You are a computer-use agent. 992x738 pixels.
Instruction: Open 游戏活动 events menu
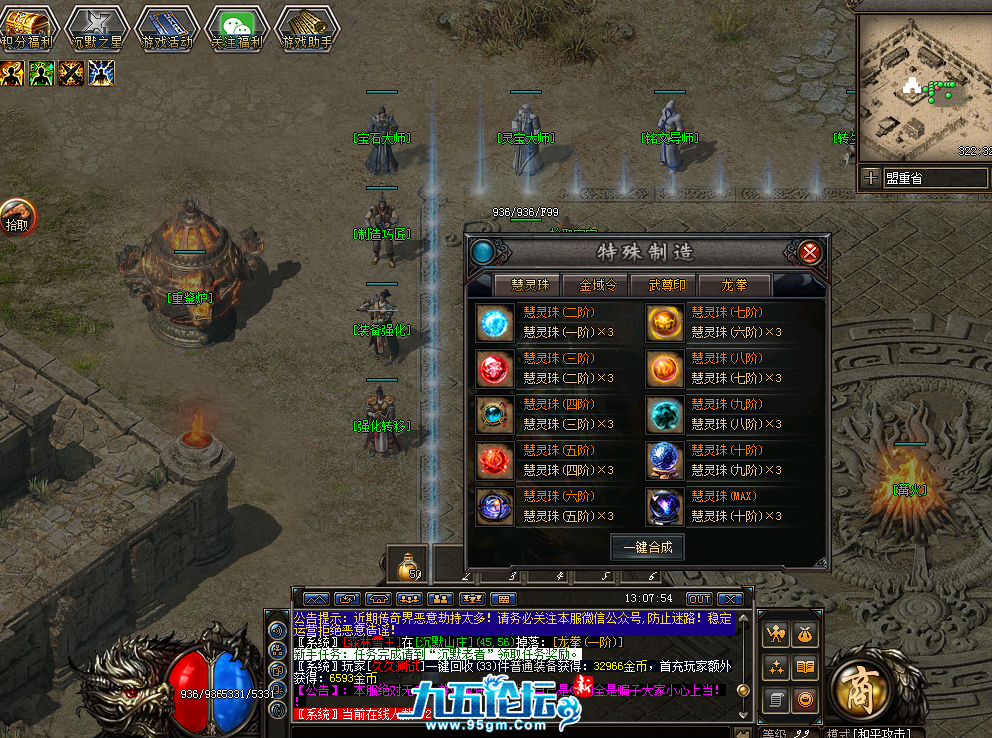(167, 28)
